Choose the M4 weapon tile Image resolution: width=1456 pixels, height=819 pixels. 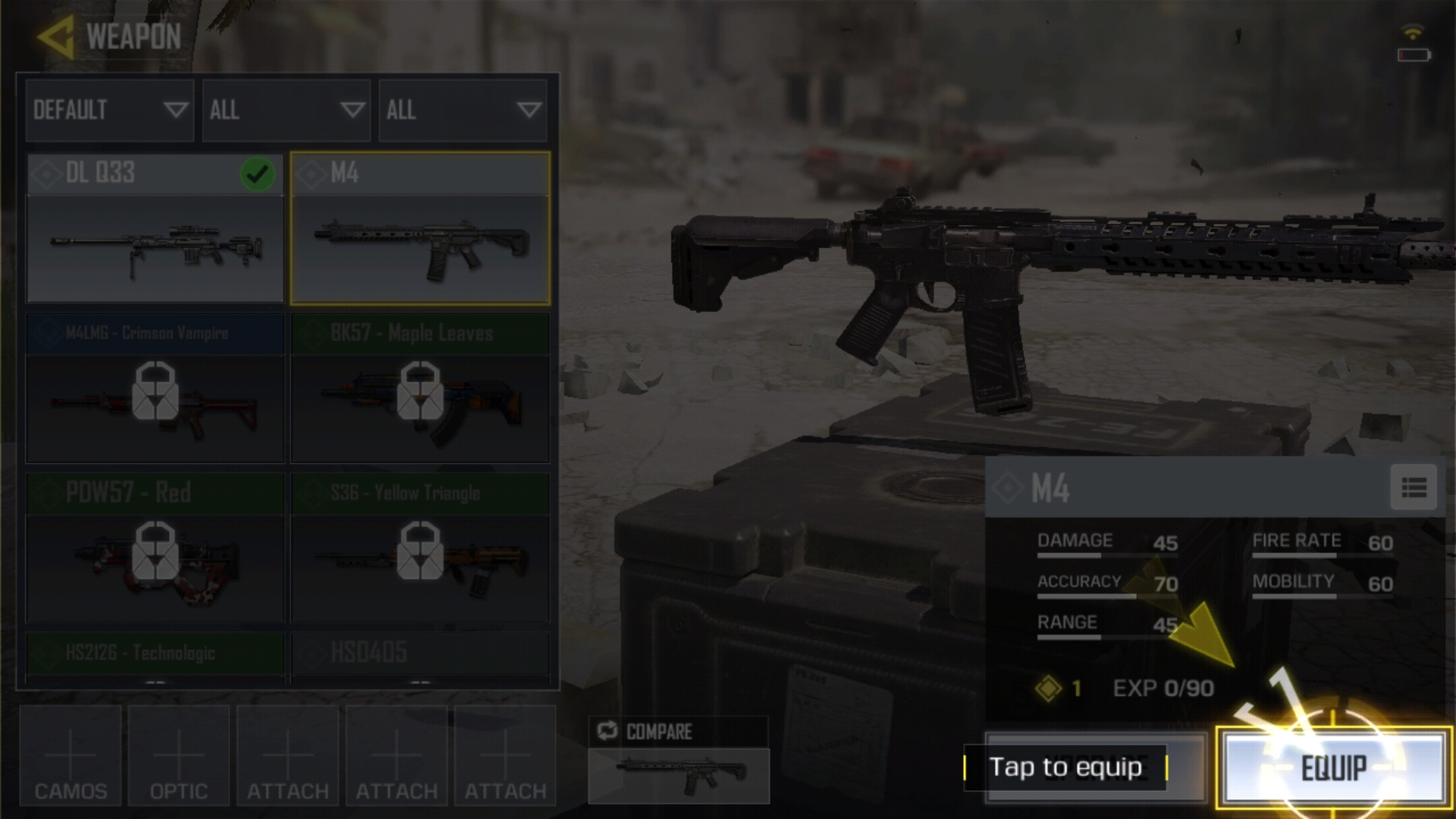pyautogui.click(x=420, y=229)
